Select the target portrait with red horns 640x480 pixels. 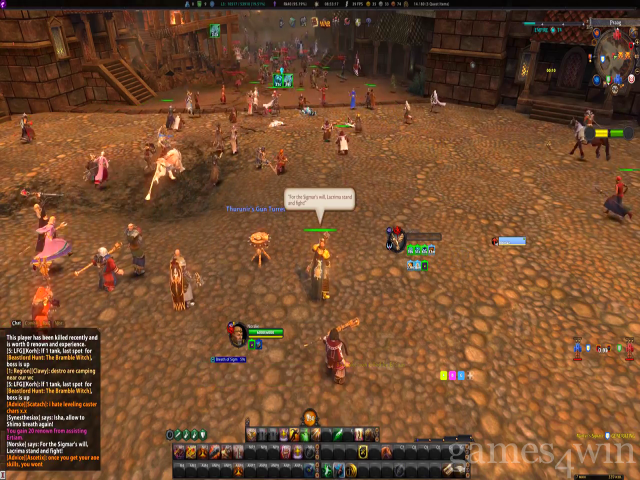(x=397, y=239)
